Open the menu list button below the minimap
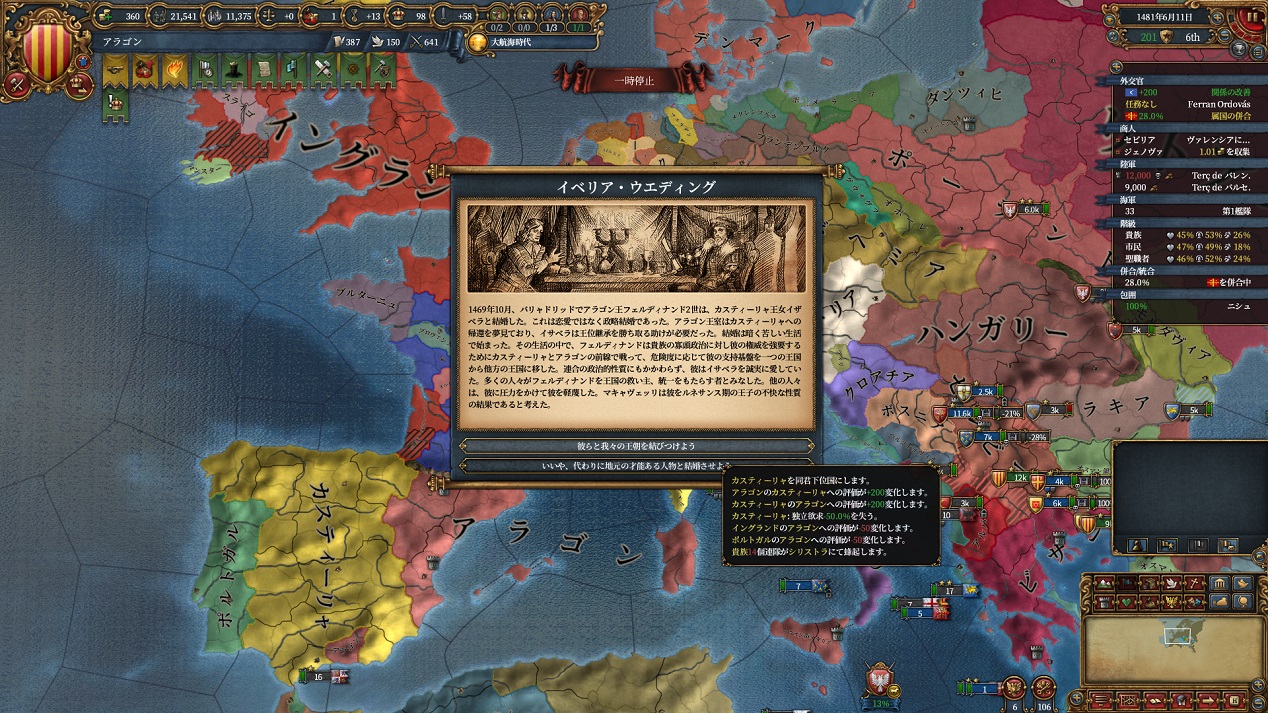This screenshot has width=1268, height=713. [1099, 700]
